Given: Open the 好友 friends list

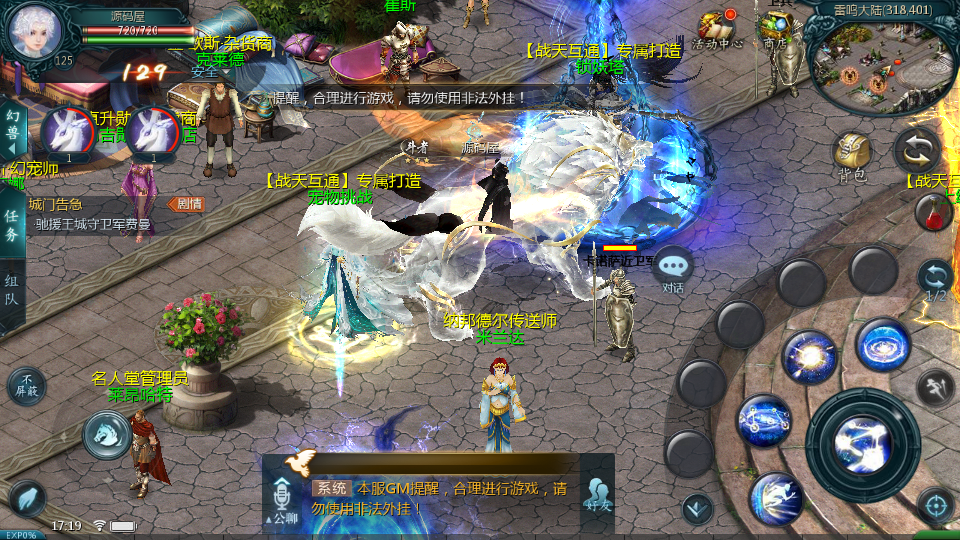Looking at the screenshot, I should [598, 494].
